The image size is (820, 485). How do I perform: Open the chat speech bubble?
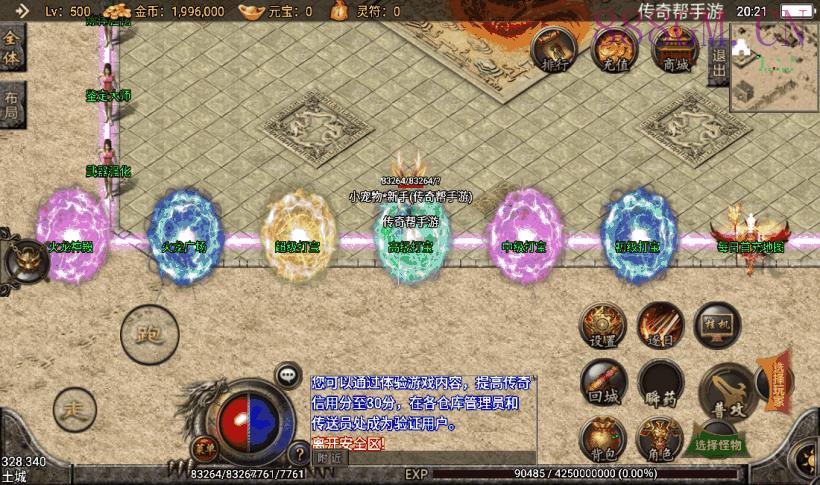[x=288, y=375]
